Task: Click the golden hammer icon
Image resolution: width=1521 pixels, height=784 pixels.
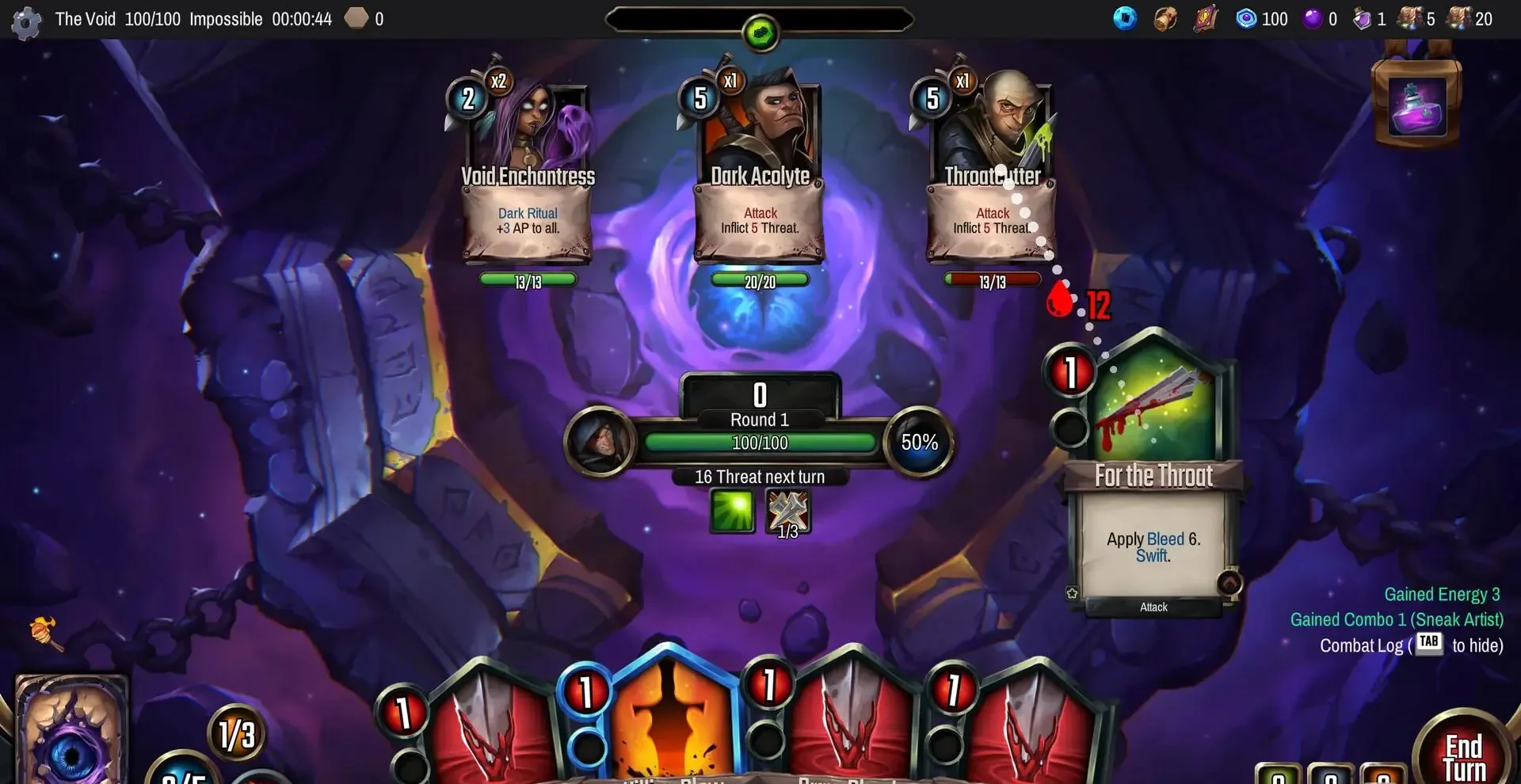Action: tap(46, 634)
